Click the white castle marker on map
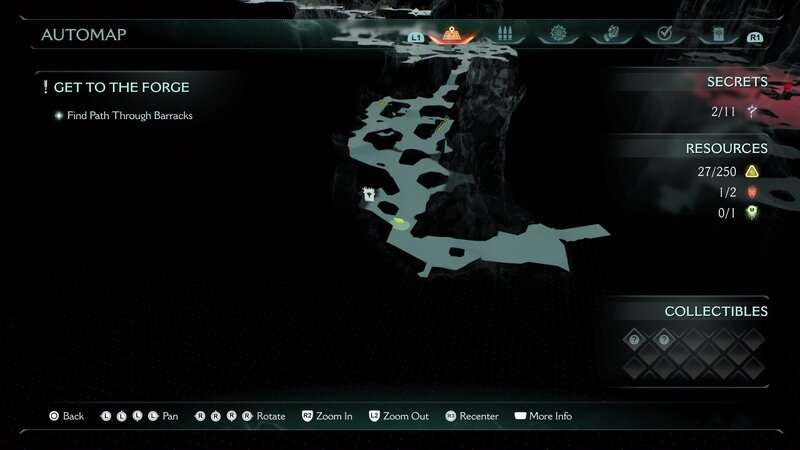Image resolution: width=800 pixels, height=450 pixels. click(369, 194)
